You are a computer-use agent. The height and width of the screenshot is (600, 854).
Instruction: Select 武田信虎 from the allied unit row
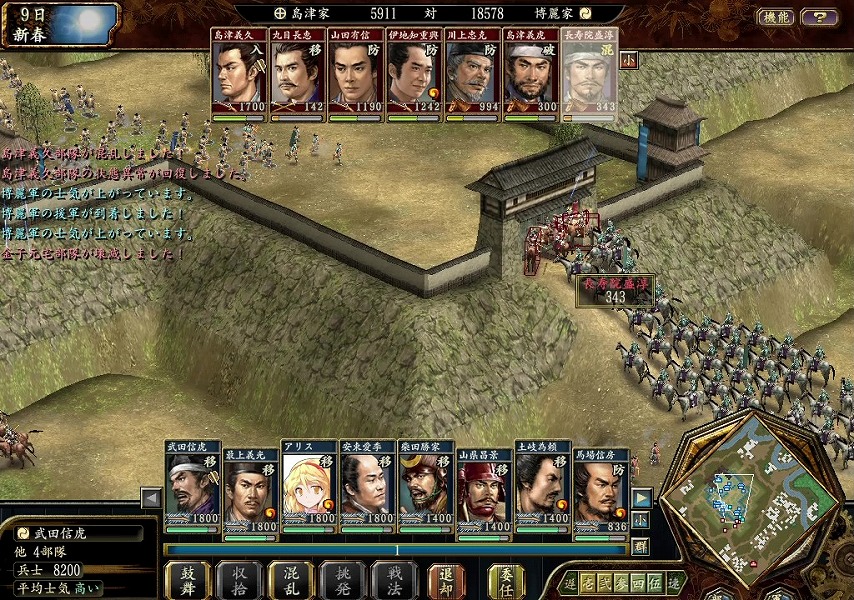192,487
